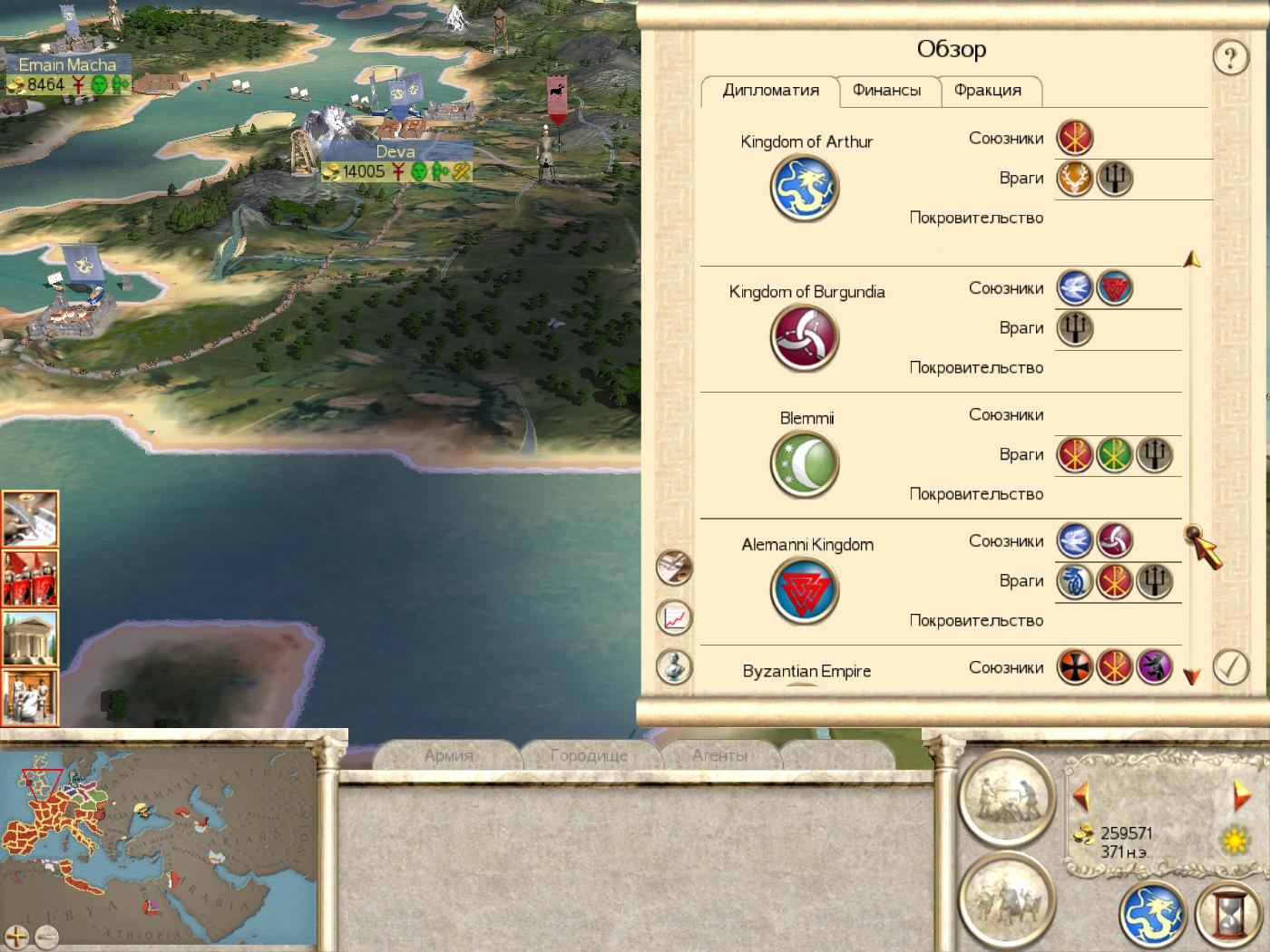Choose the Blemmii crescent moon emblem

click(805, 464)
